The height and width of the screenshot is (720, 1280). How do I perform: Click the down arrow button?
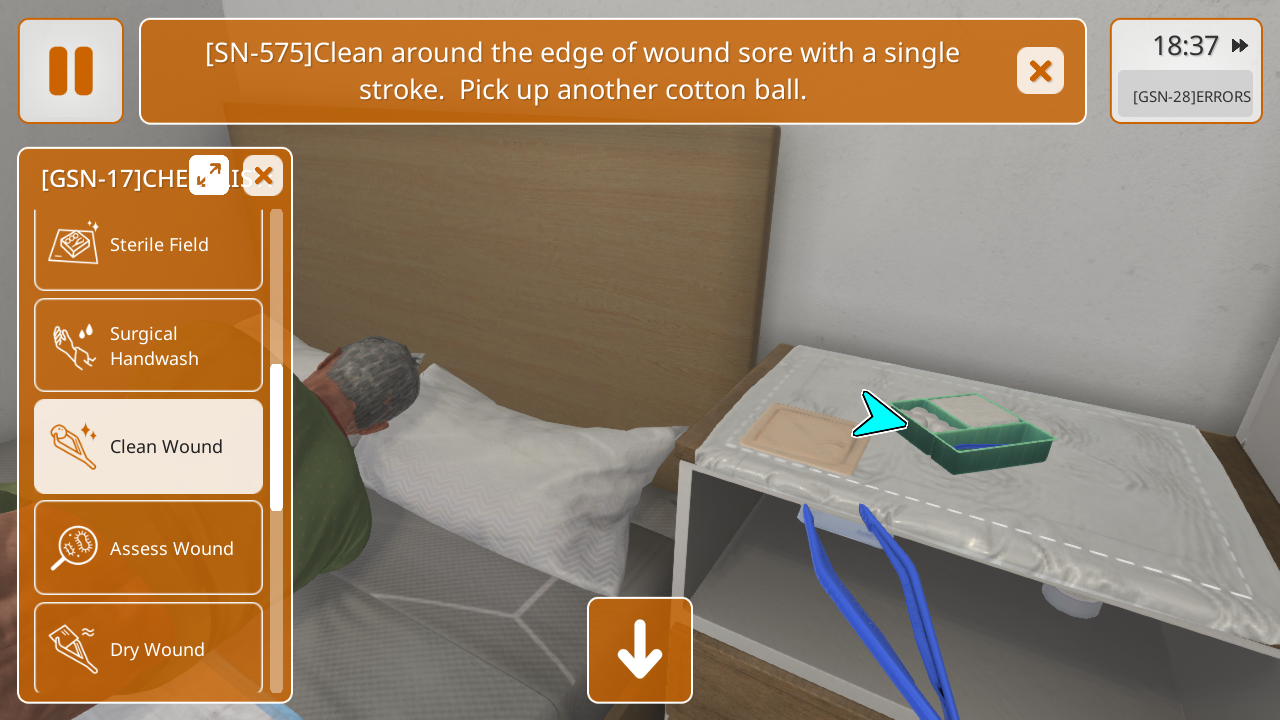[x=640, y=650]
